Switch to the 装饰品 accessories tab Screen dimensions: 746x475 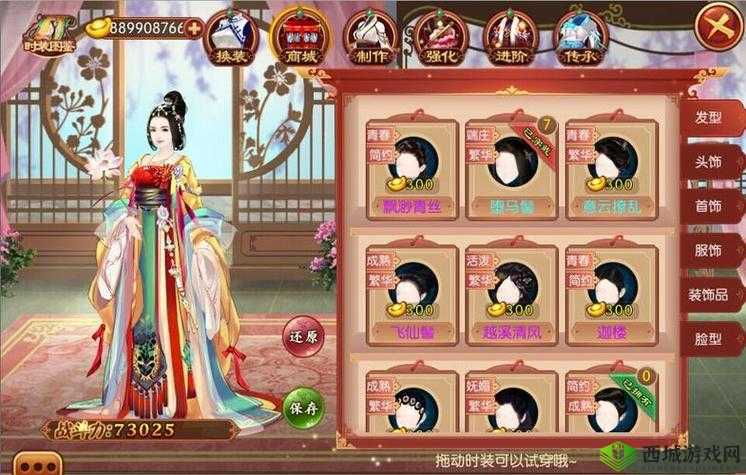pyautogui.click(x=709, y=295)
